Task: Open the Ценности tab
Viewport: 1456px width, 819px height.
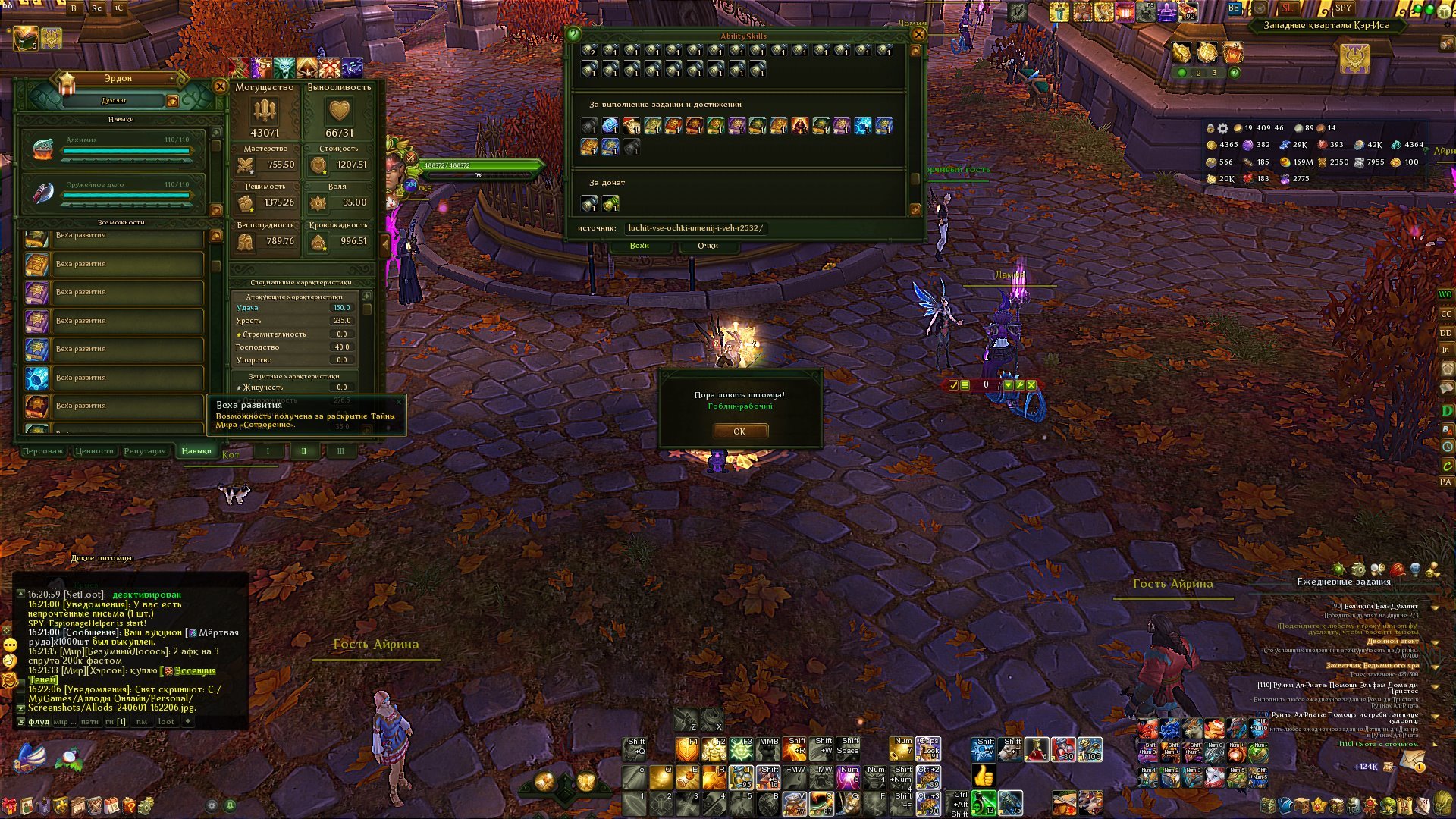Action: [x=95, y=451]
